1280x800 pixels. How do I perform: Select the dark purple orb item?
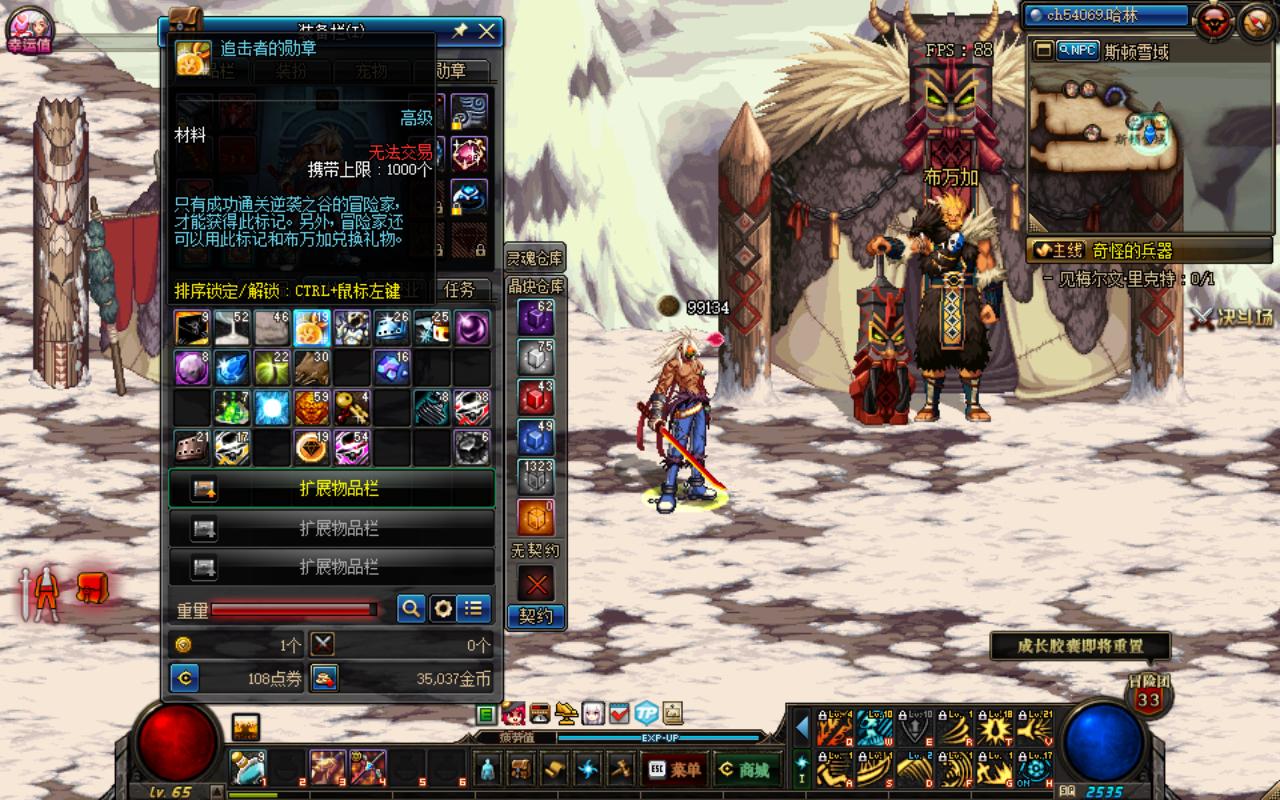coord(472,328)
